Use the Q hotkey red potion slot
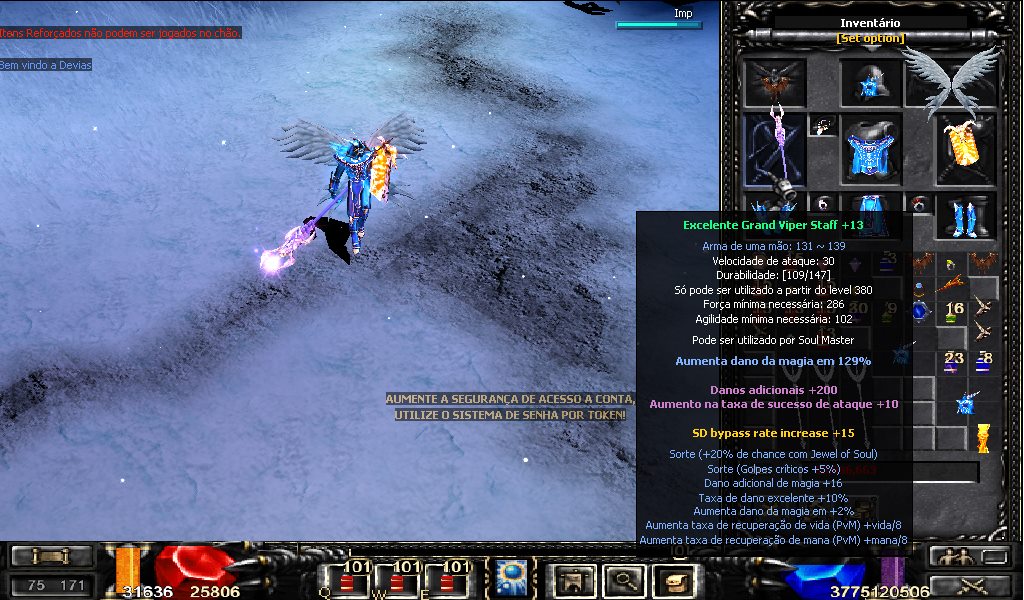Viewport: 1024px width, 600px height. tap(346, 578)
